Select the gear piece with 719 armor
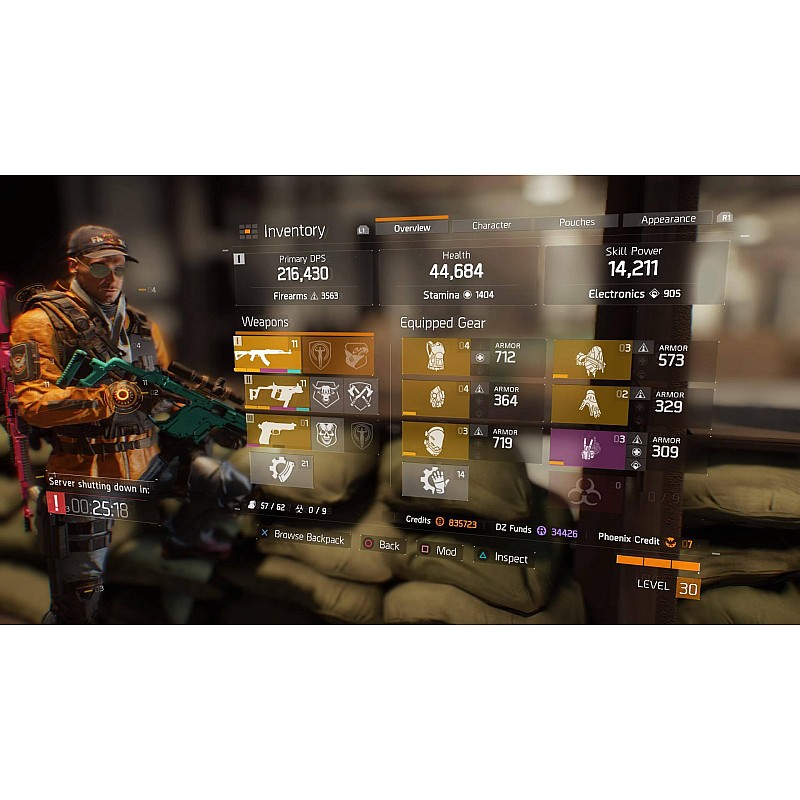Screen dimensions: 800x800 436,440
